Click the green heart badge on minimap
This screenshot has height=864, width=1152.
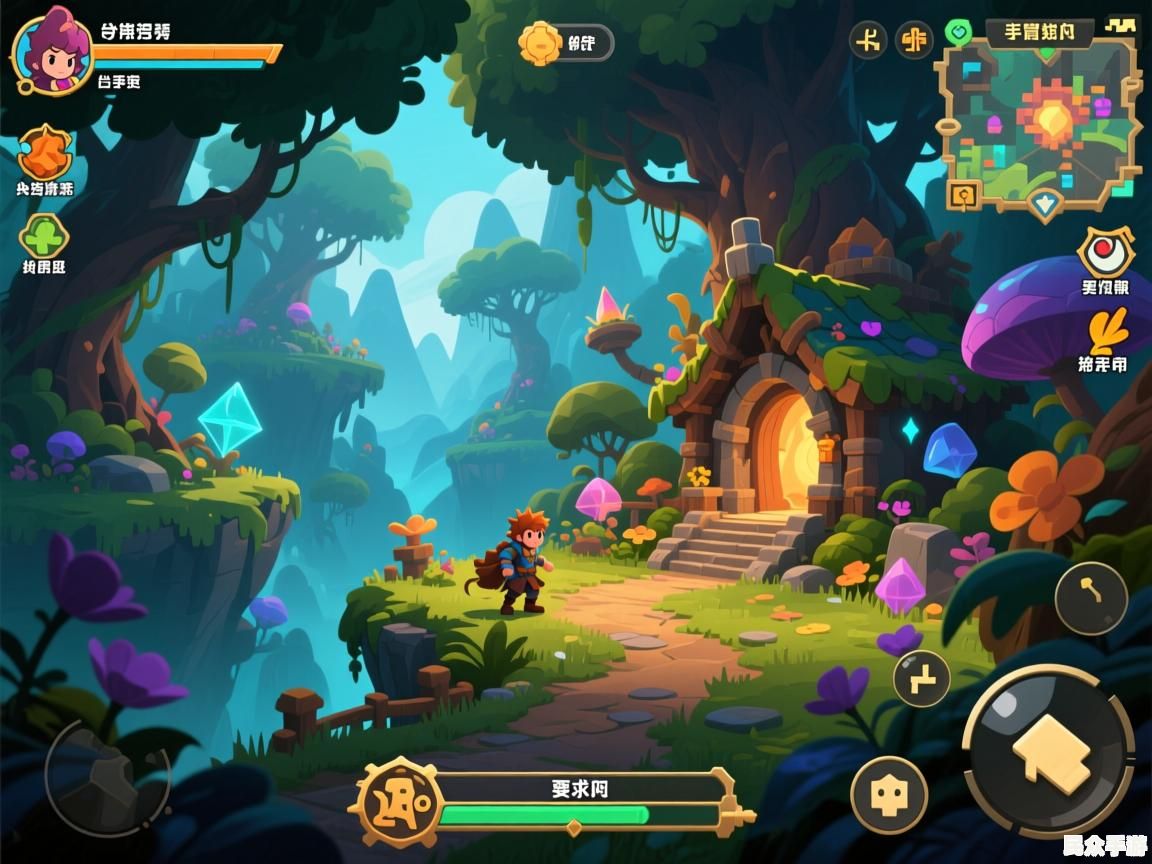[958, 33]
